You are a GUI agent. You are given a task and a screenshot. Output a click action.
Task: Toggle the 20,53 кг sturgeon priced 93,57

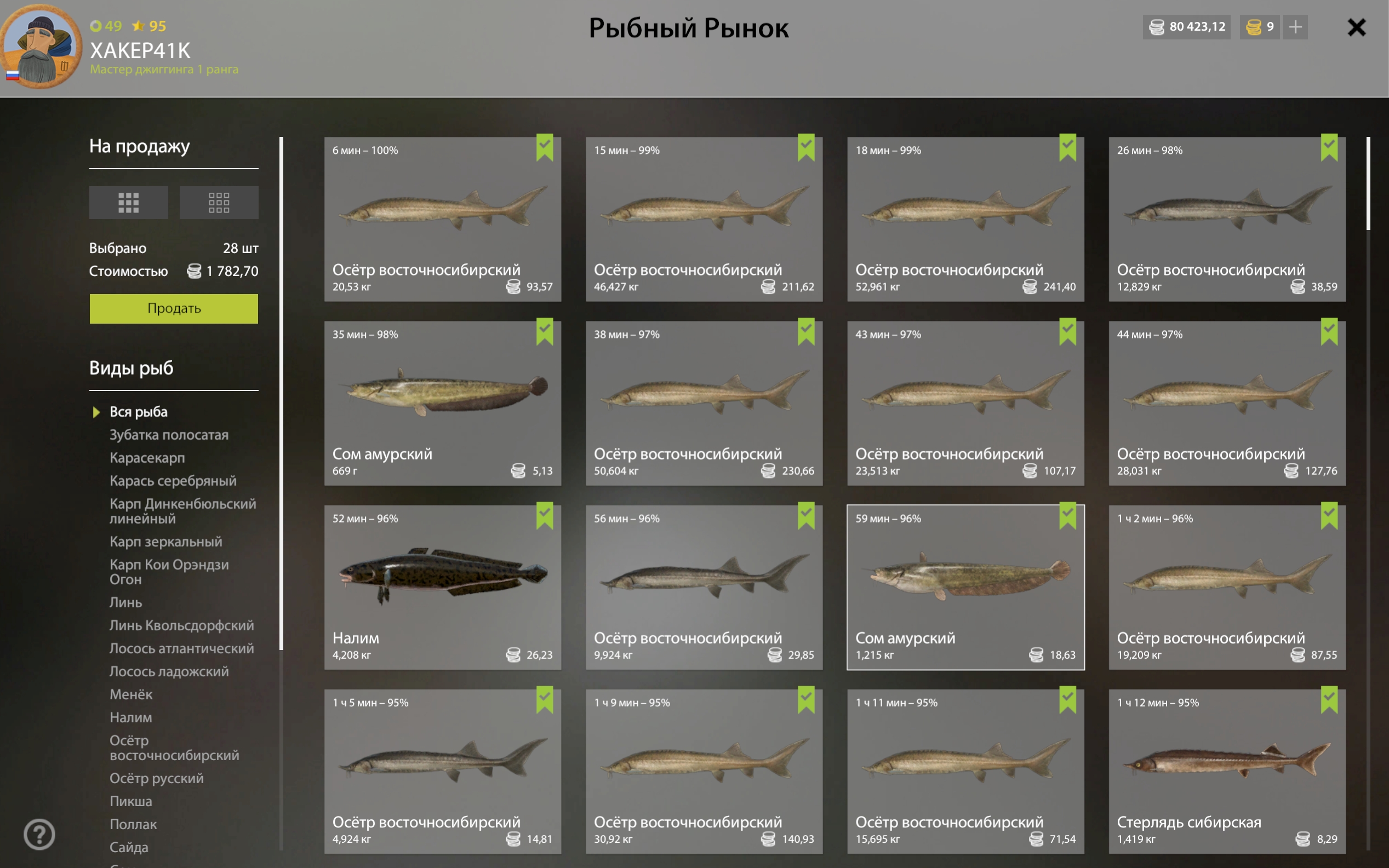(442, 219)
